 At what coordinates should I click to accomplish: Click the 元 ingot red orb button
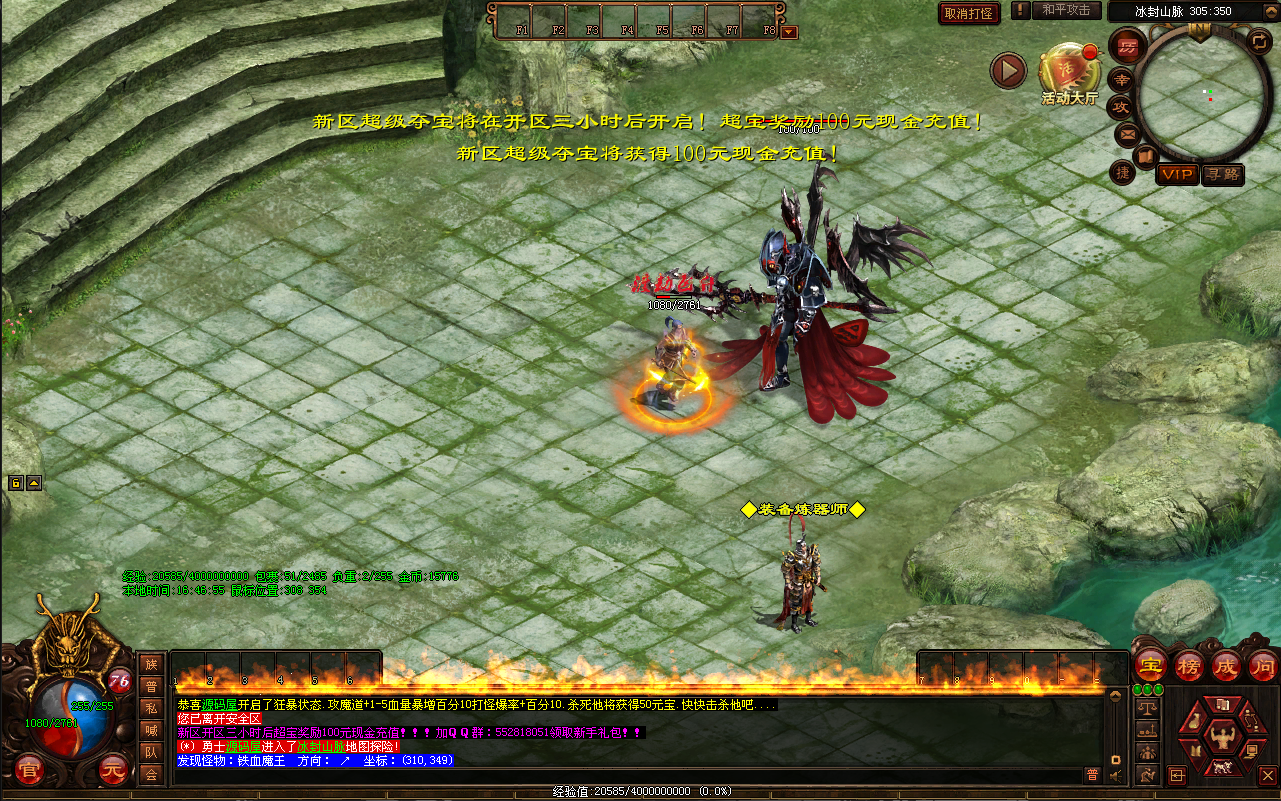113,770
